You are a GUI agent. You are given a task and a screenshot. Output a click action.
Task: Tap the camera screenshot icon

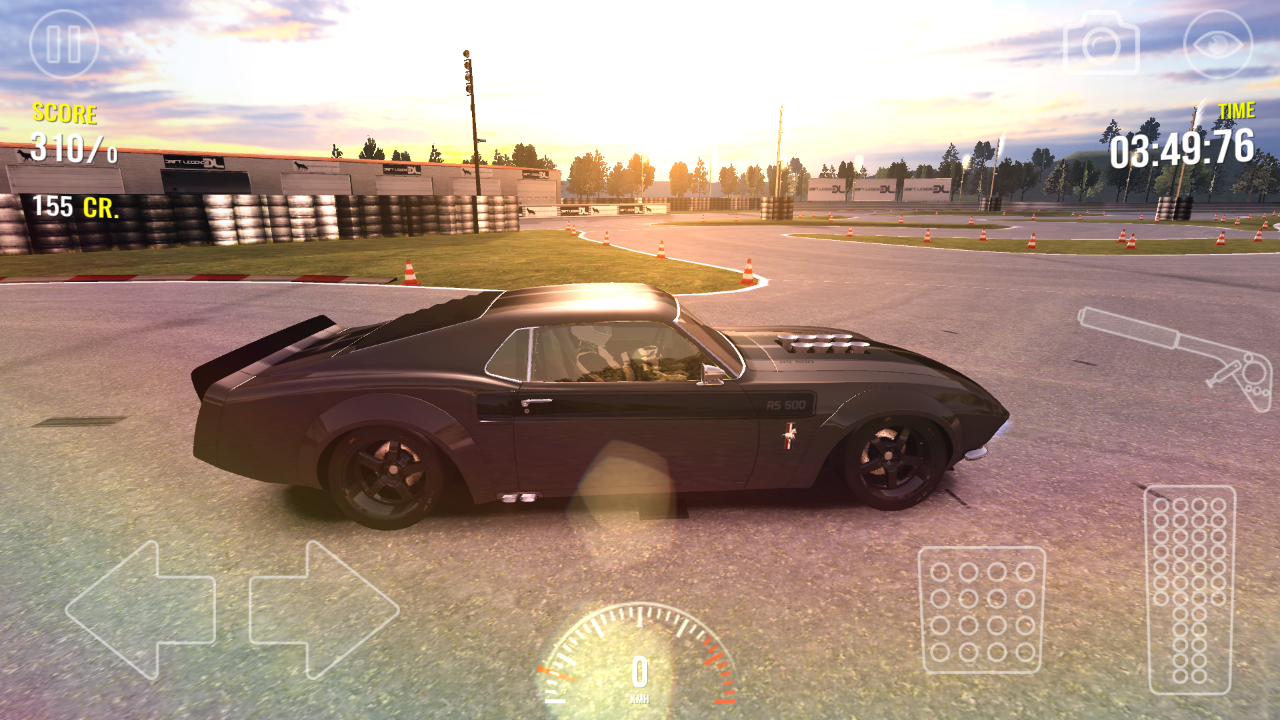point(1101,43)
